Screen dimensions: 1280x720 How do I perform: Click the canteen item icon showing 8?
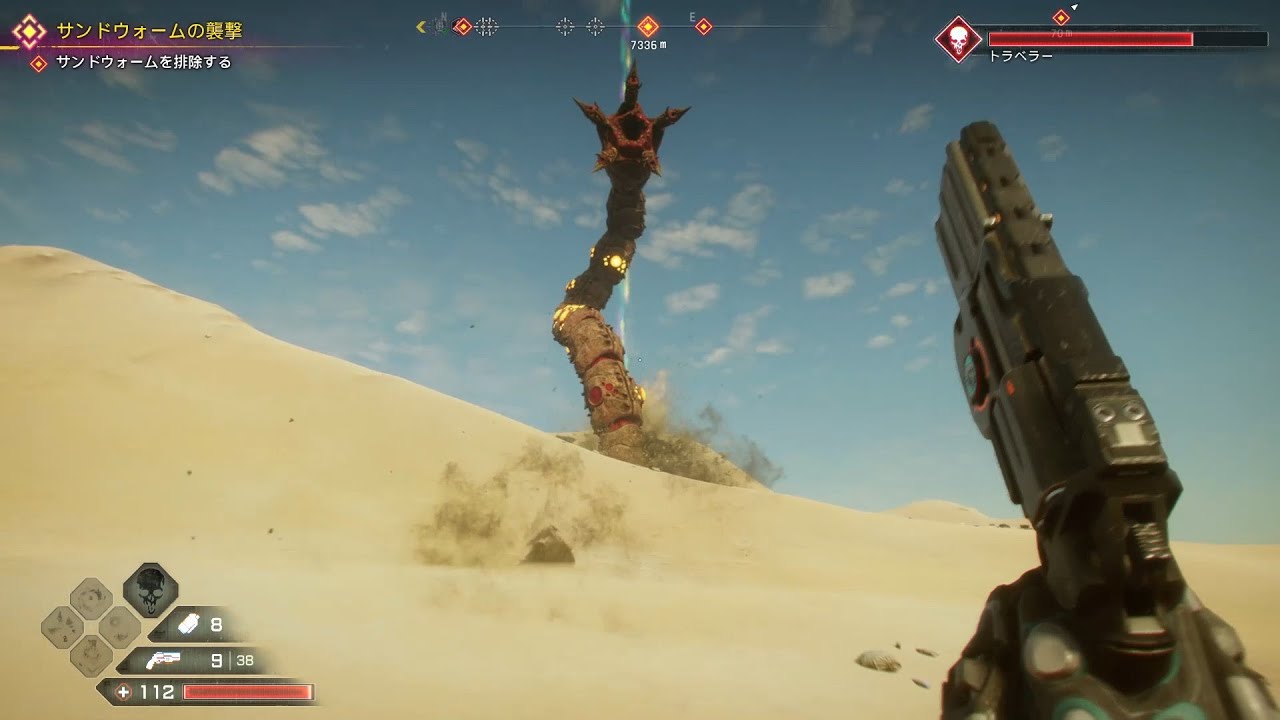coord(189,622)
